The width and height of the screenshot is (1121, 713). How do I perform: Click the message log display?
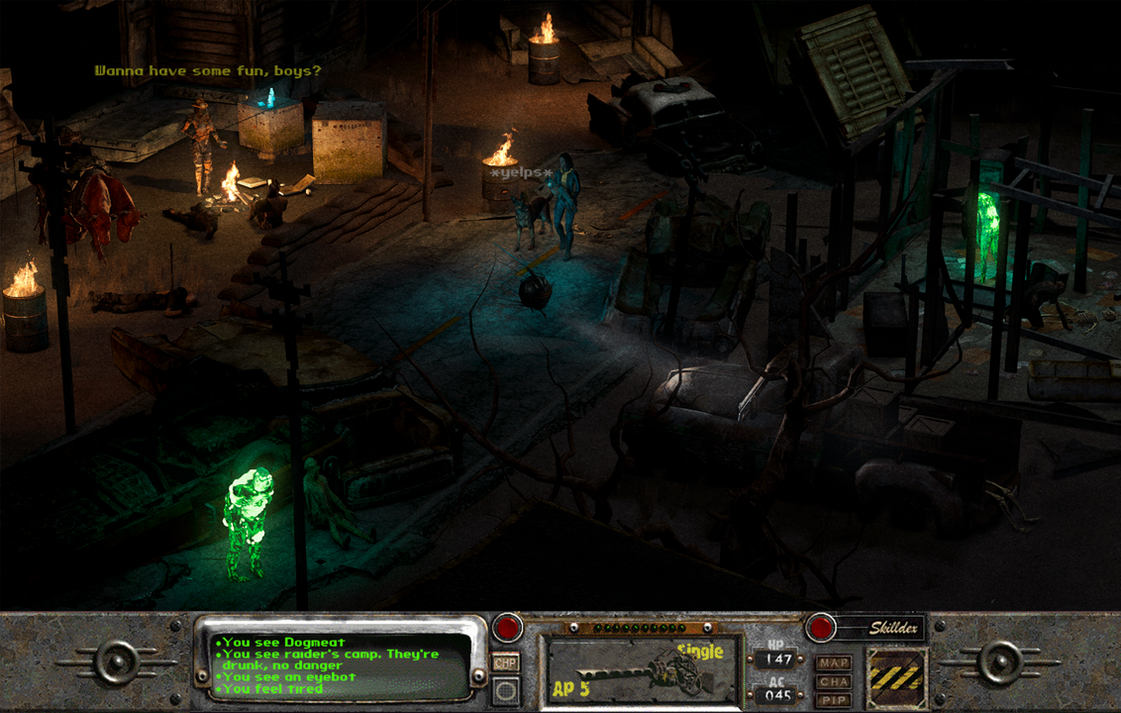[x=335, y=664]
